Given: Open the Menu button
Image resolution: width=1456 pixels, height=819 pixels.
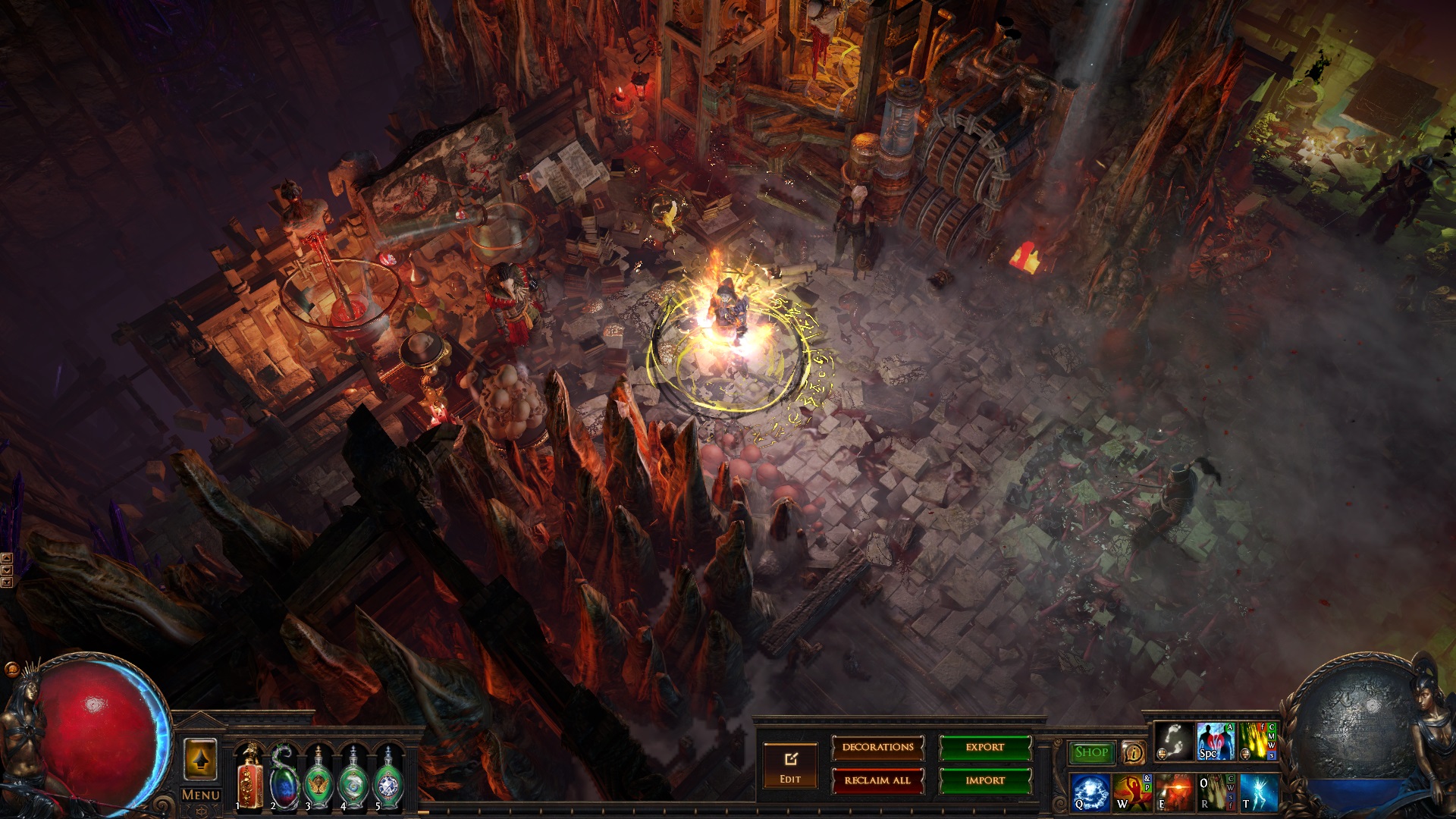Looking at the screenshot, I should click(200, 795).
